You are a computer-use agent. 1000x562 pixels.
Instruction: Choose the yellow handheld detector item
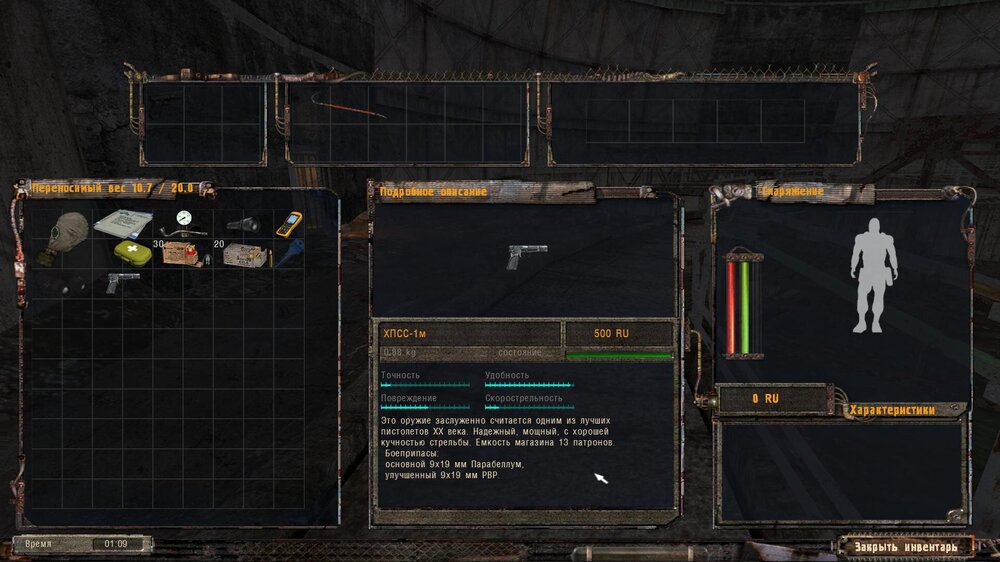point(289,222)
